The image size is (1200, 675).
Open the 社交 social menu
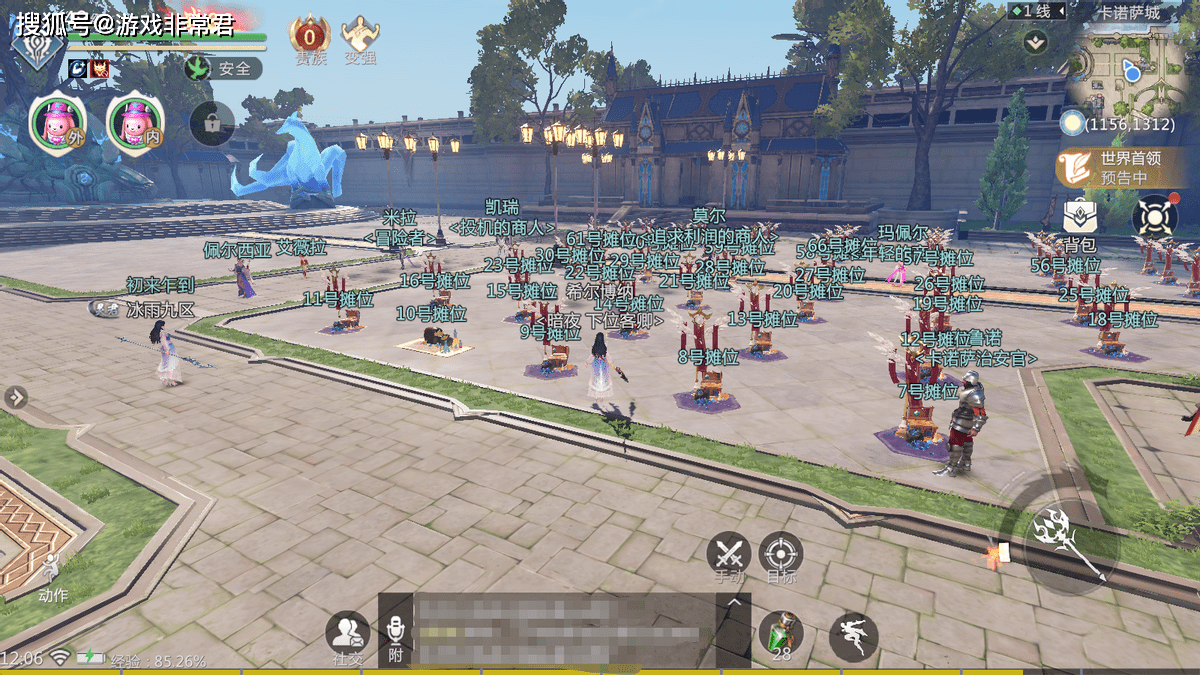pos(347,636)
